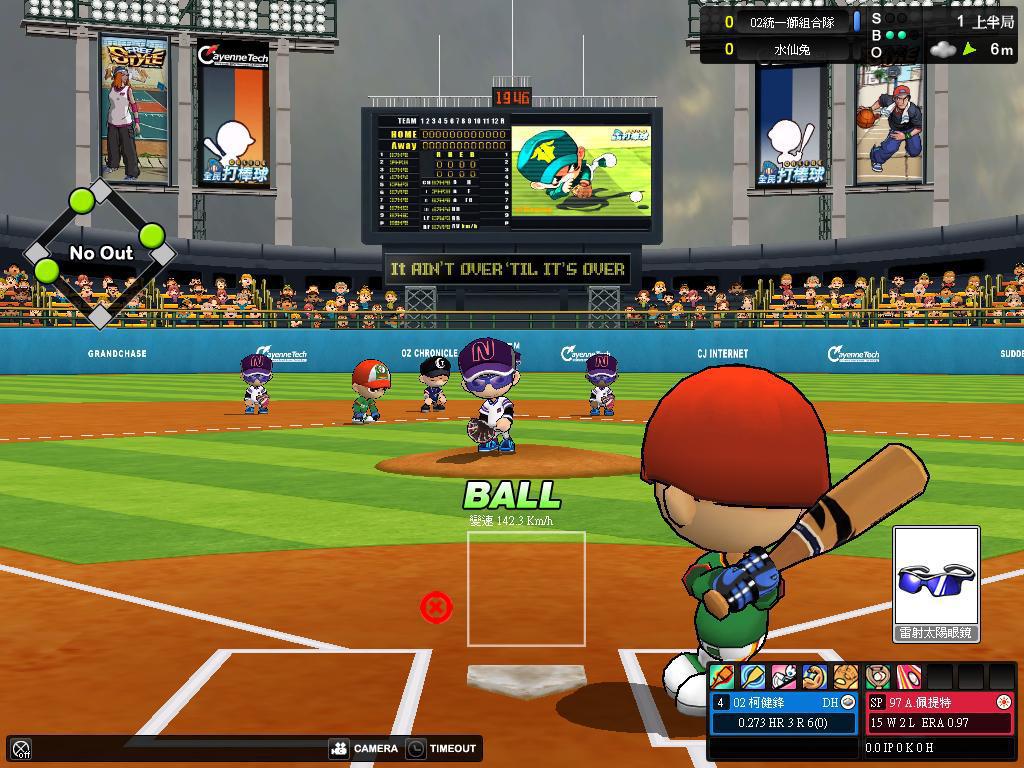The height and width of the screenshot is (768, 1024).
Task: Activate the flexing arm skill icon
Action: point(815,677)
